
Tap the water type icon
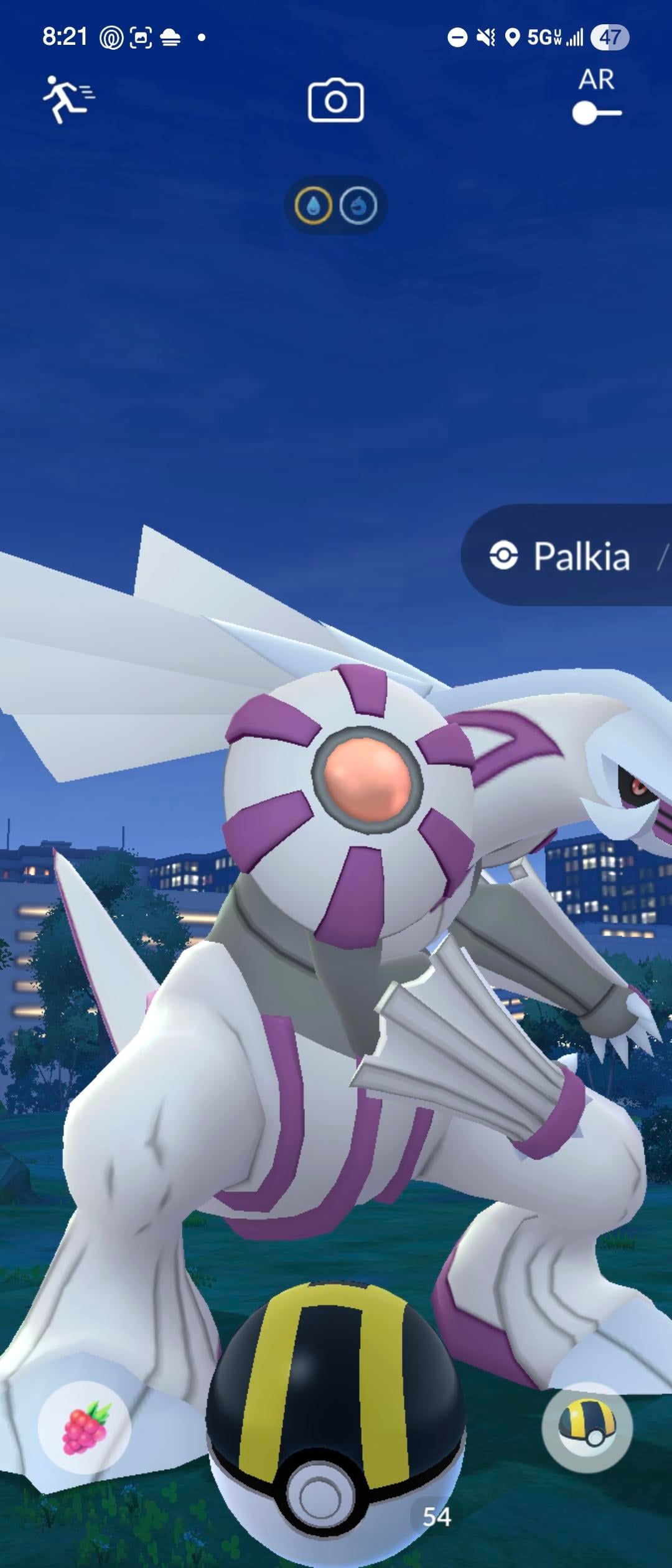(314, 205)
